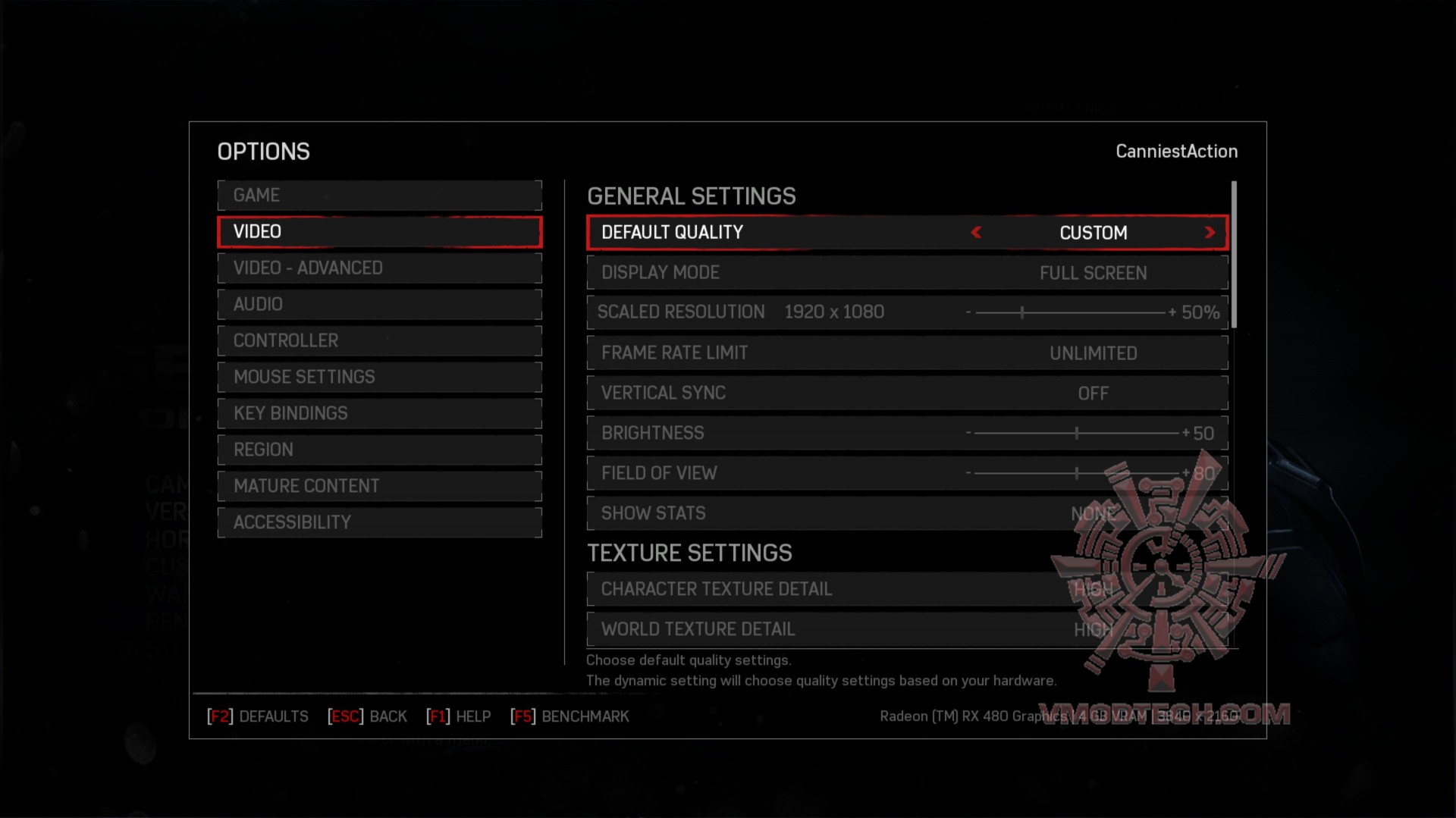The height and width of the screenshot is (818, 1456).
Task: Switch to the GAME options tab
Action: tap(379, 195)
